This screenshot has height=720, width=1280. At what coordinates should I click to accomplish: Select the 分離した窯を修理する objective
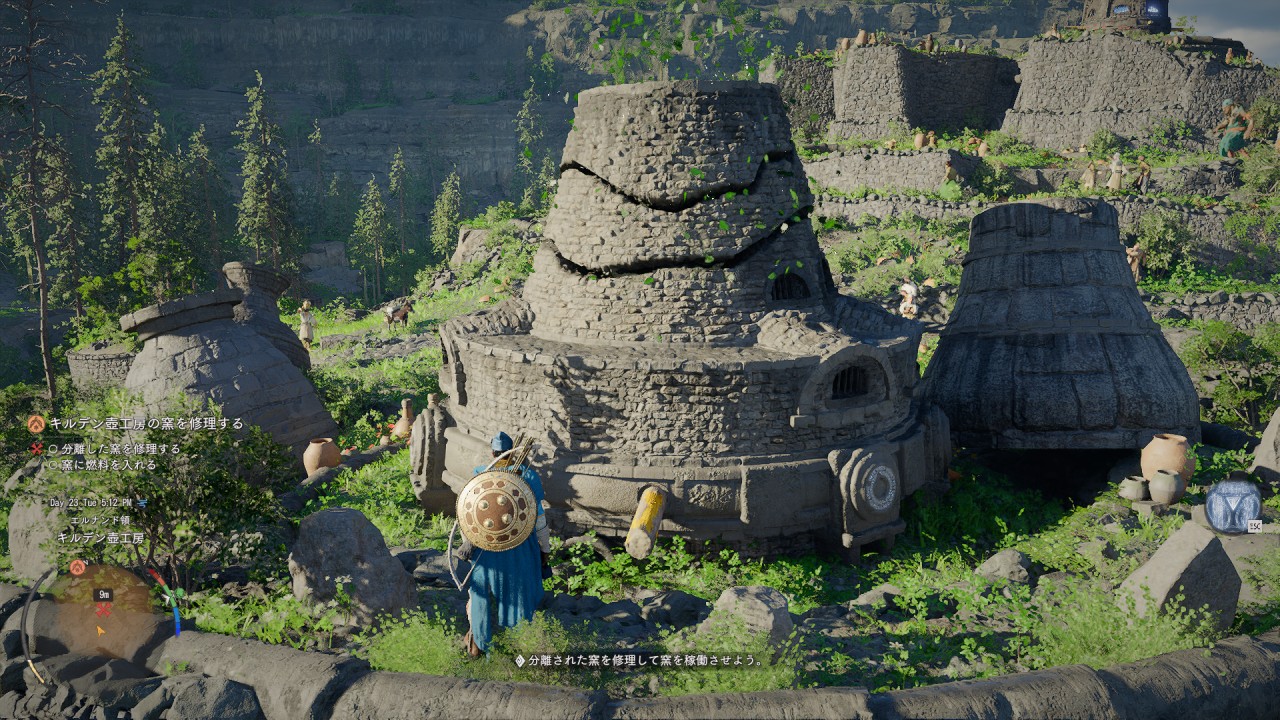point(120,449)
